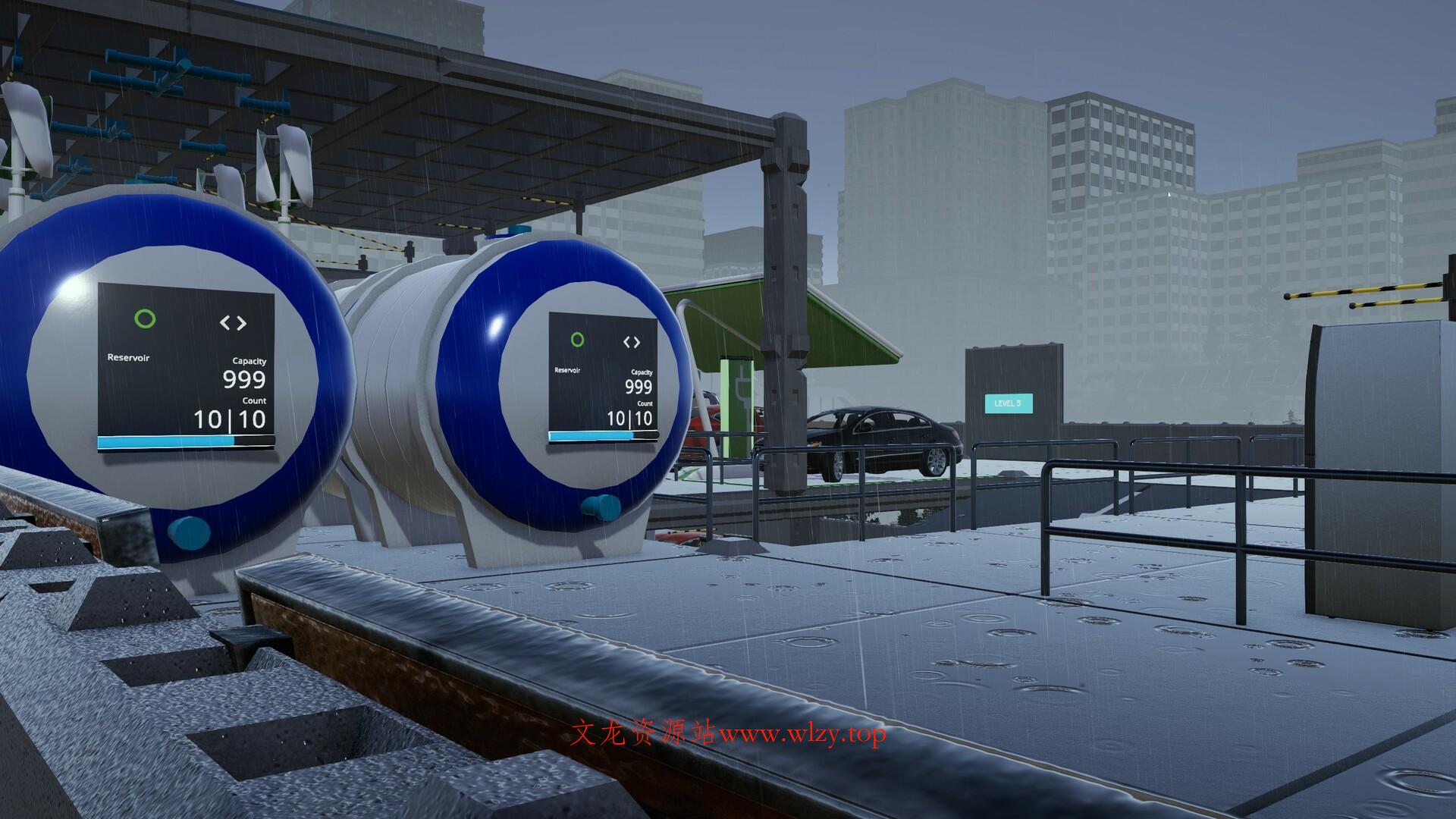Toggle the green circle on the farther reservoir panel
1456x819 pixels.
click(577, 339)
